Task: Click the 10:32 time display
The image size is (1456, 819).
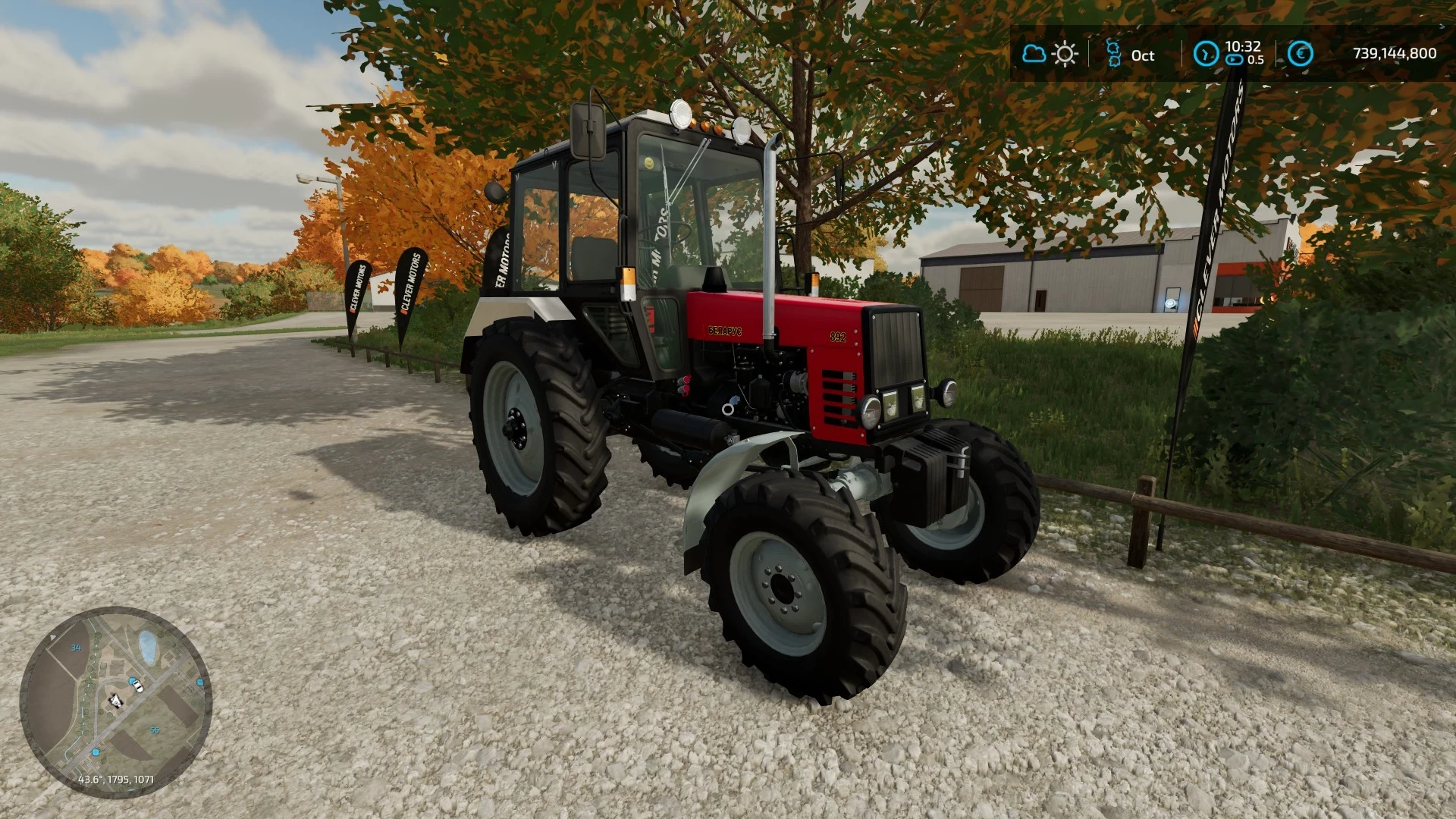Action: [x=1242, y=48]
